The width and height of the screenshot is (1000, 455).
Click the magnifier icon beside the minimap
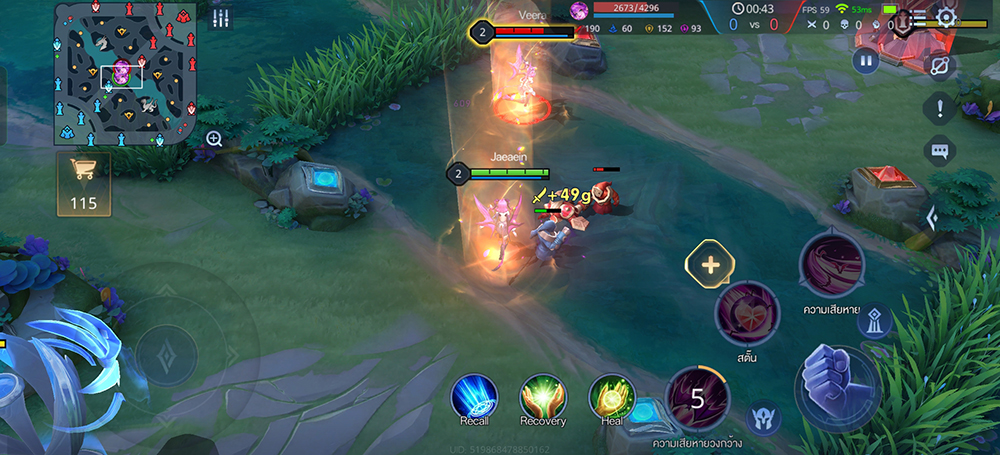[x=215, y=139]
